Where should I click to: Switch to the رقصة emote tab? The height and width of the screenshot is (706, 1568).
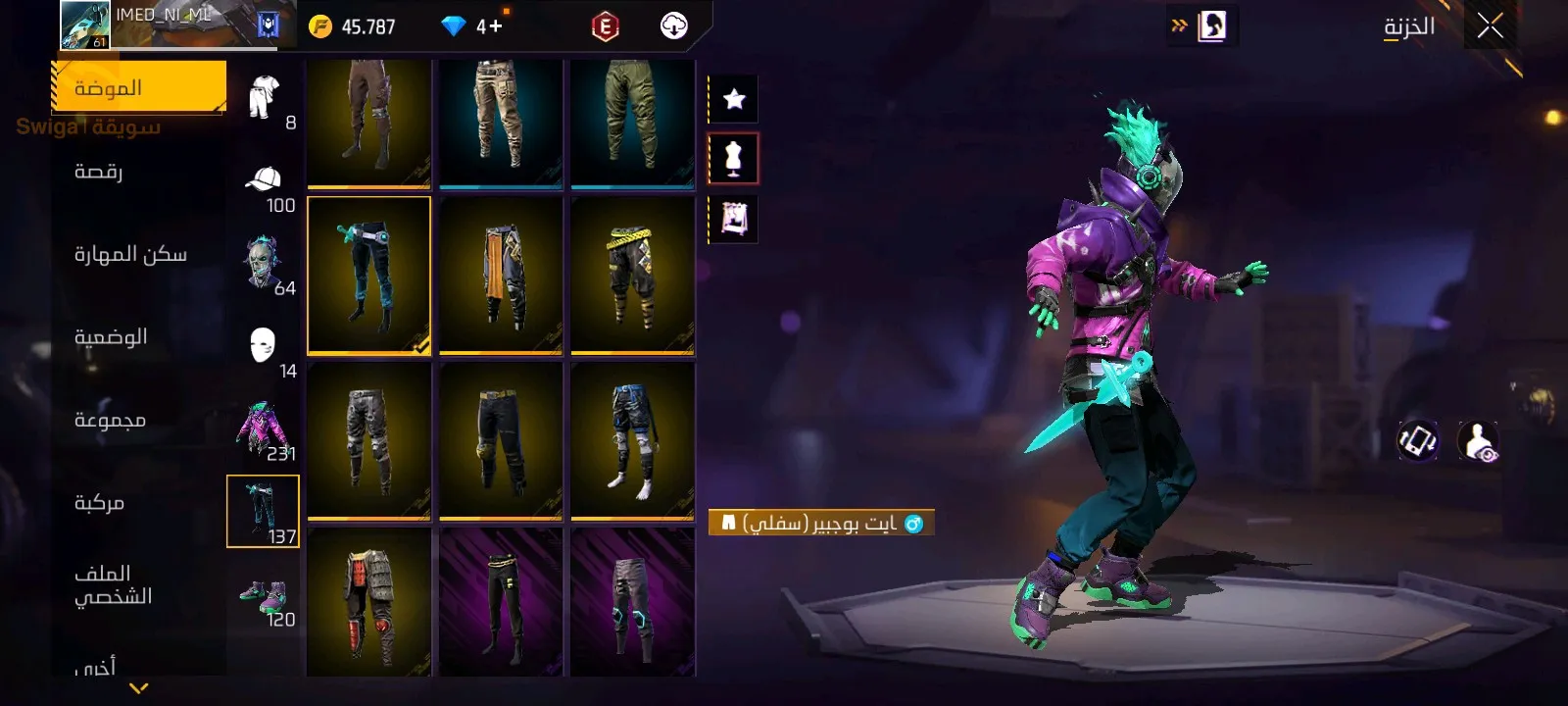(x=99, y=172)
